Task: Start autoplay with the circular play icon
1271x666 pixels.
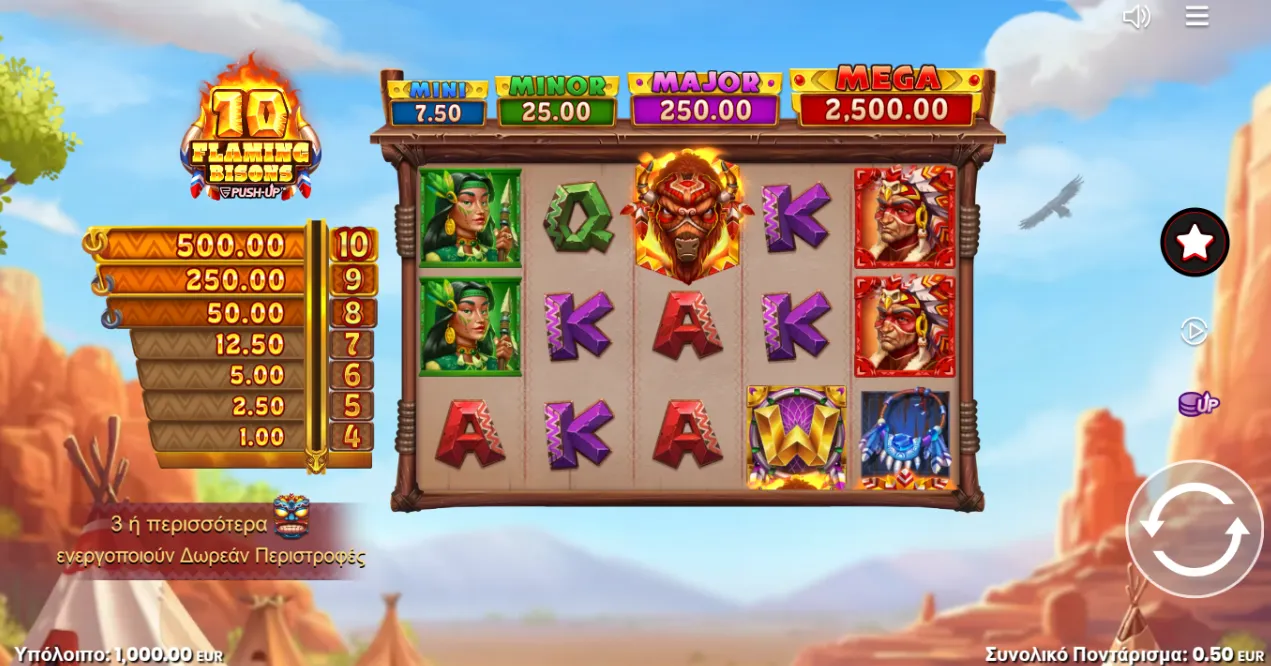Action: (1194, 331)
